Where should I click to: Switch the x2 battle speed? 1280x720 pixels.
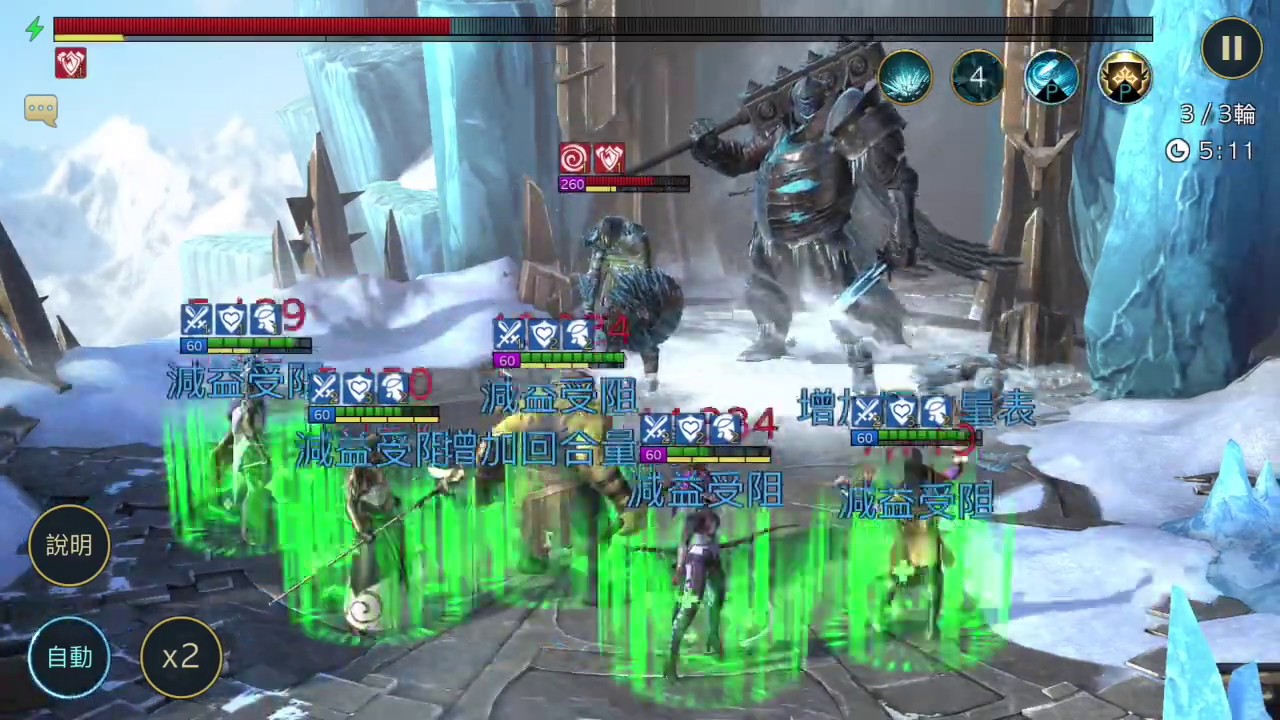[x=181, y=657]
